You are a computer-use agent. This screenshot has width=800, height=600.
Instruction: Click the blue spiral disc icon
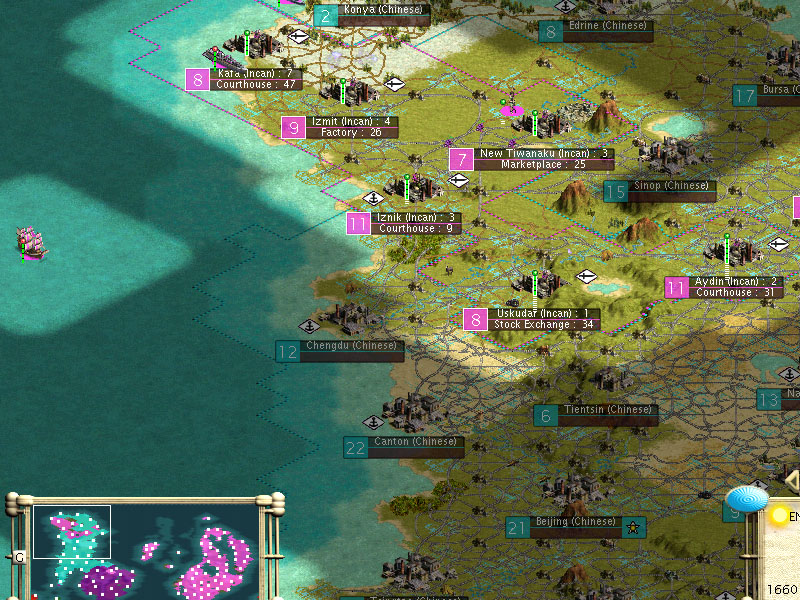[x=746, y=498]
